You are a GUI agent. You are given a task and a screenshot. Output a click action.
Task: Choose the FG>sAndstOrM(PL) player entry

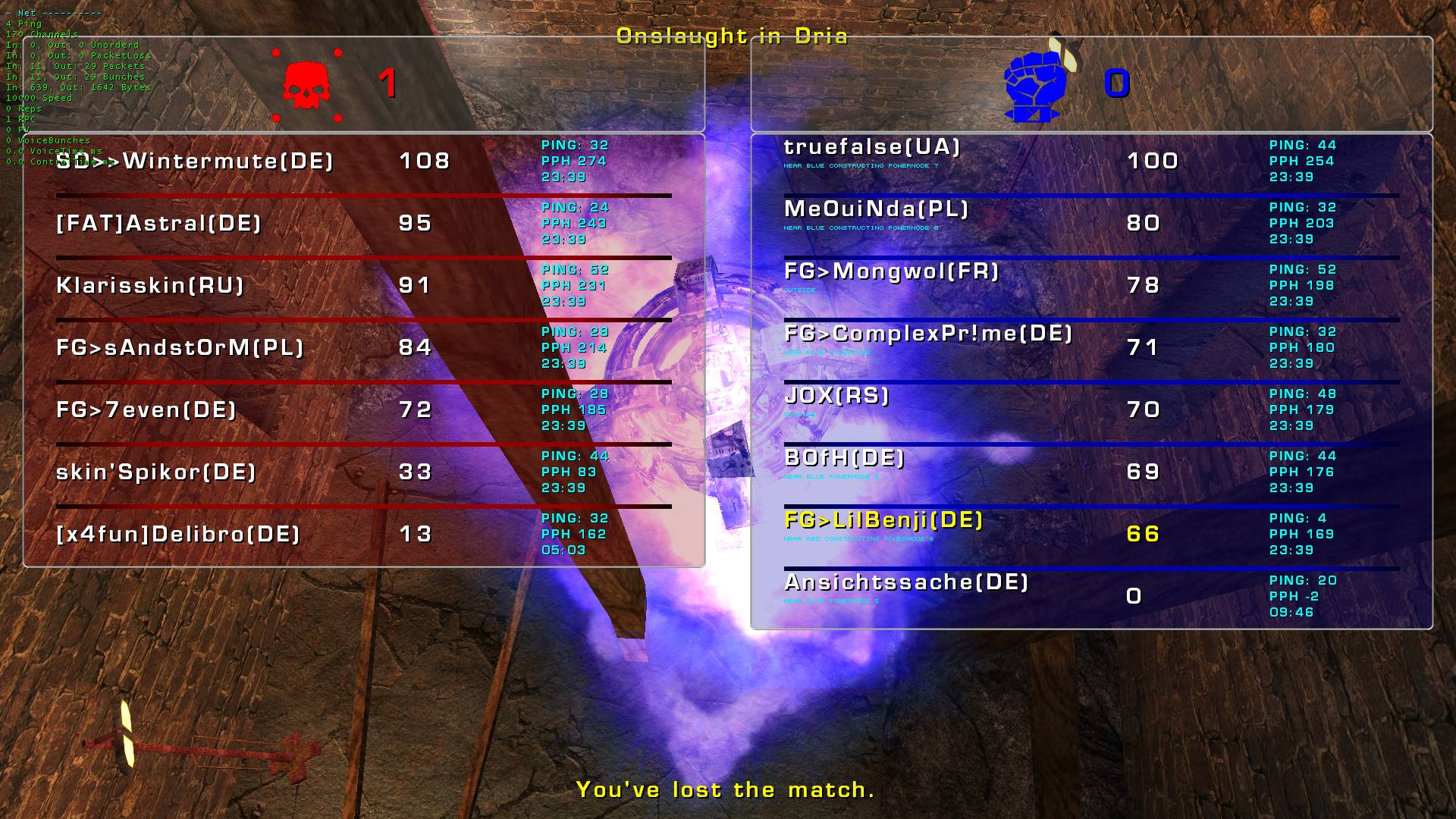180,348
